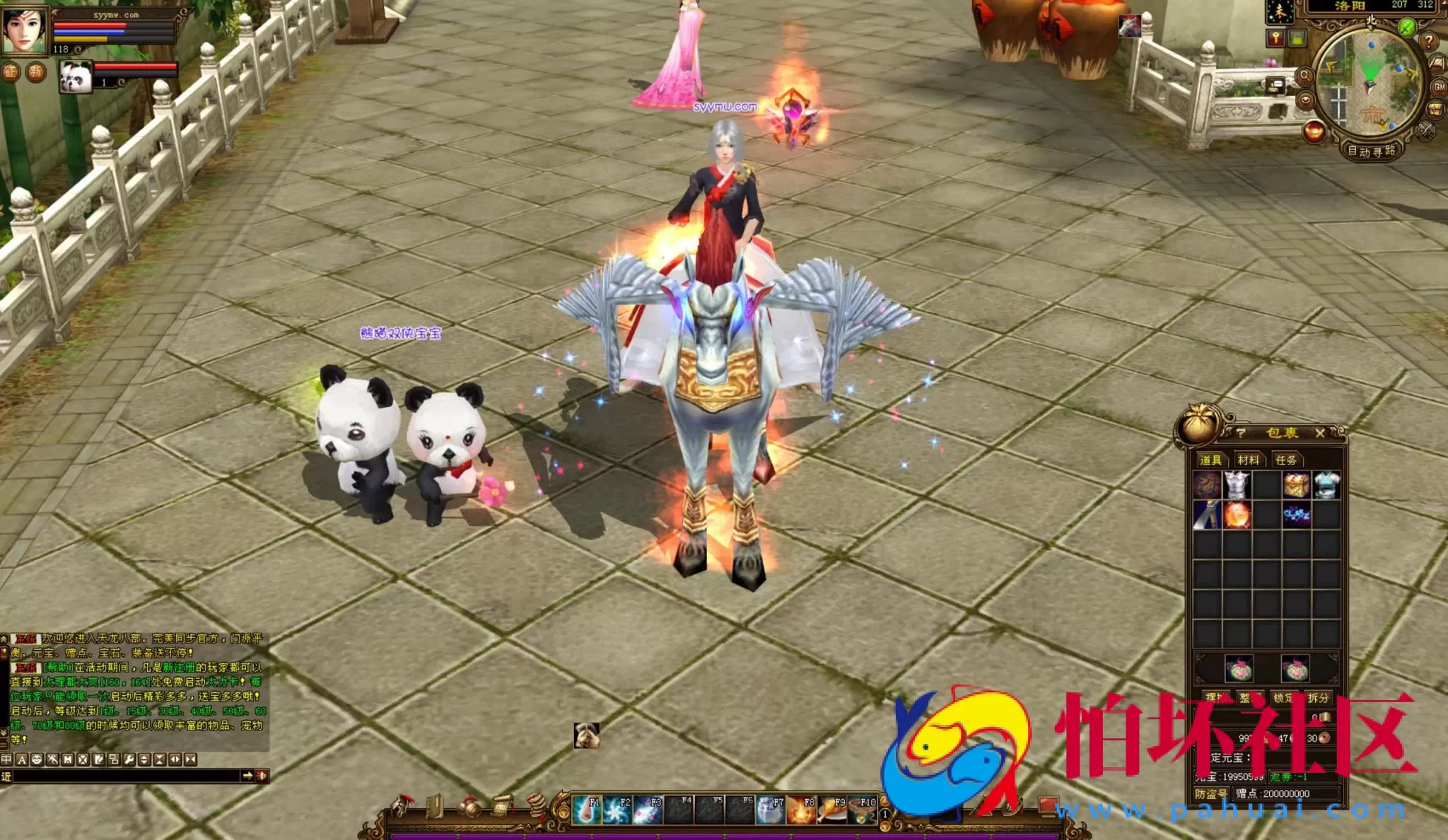Collapse the minimap with the down-arrow icon

[1305, 99]
